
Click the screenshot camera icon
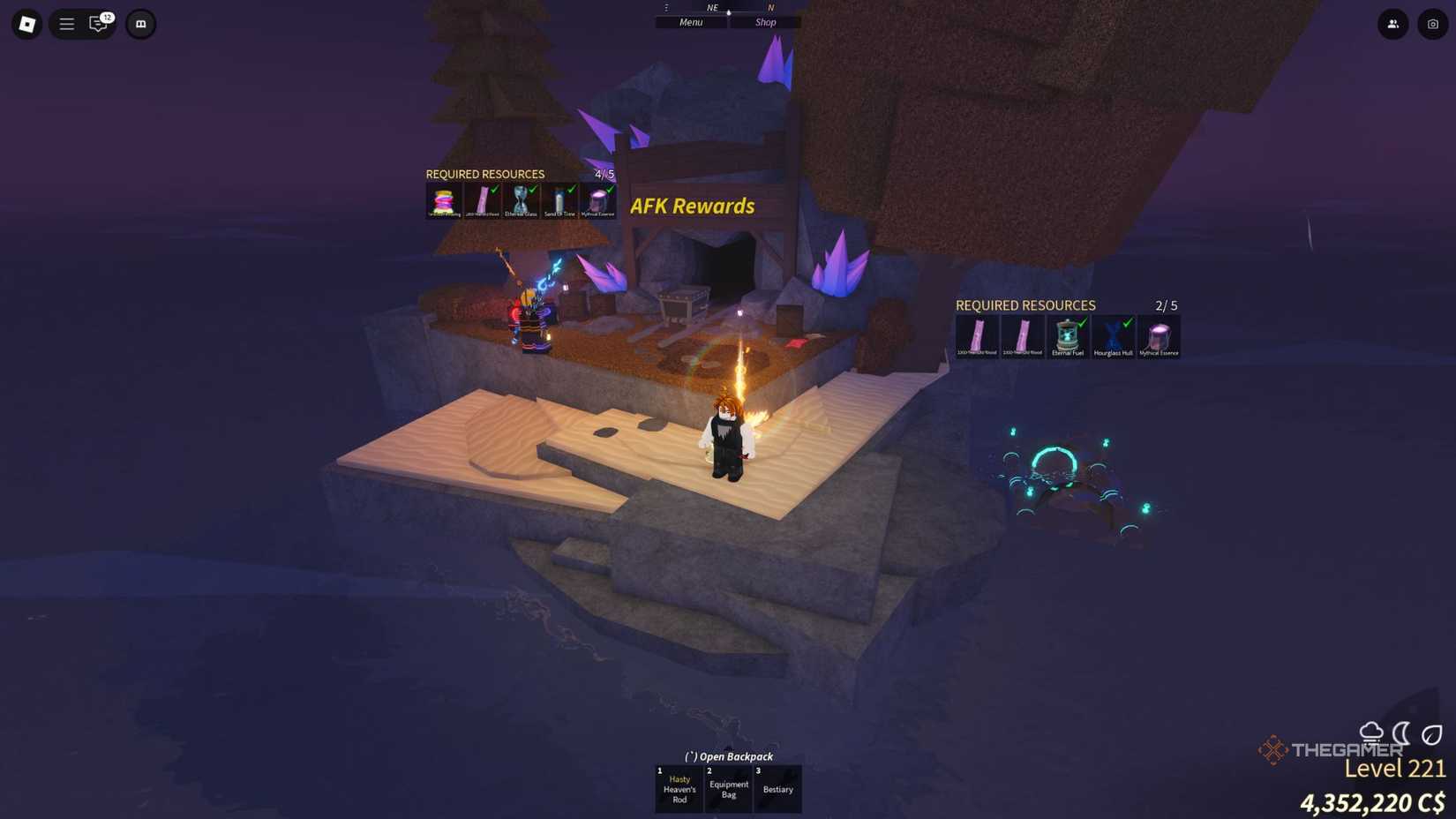tap(1431, 24)
